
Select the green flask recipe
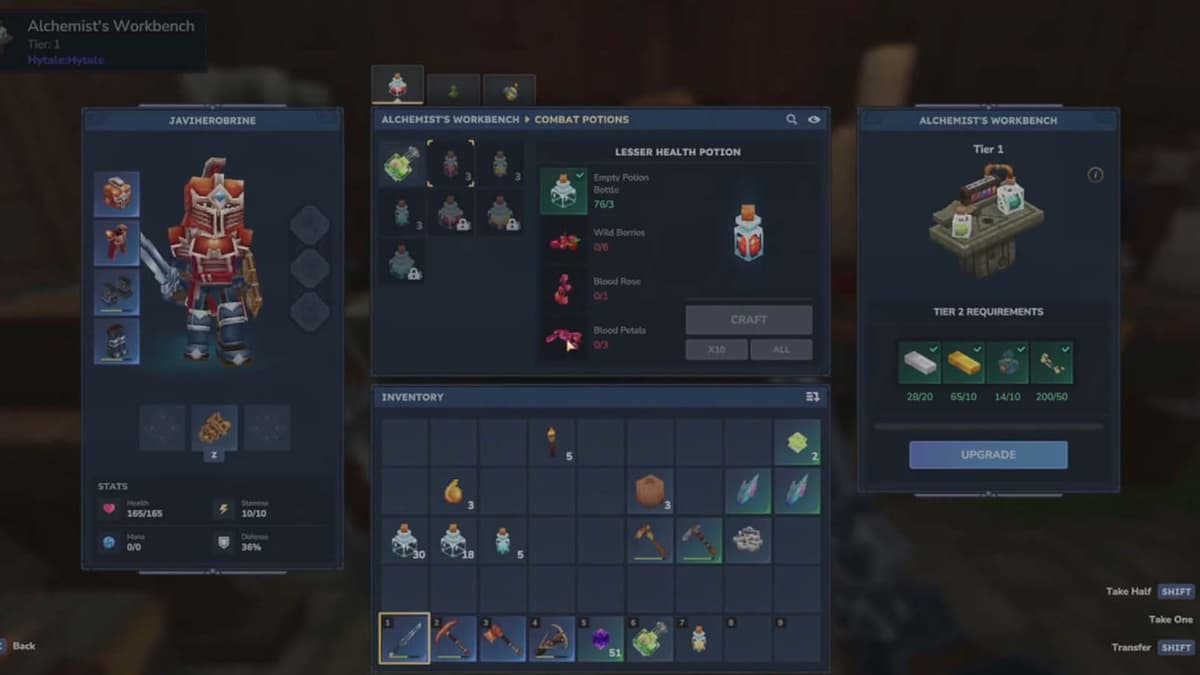coord(401,163)
